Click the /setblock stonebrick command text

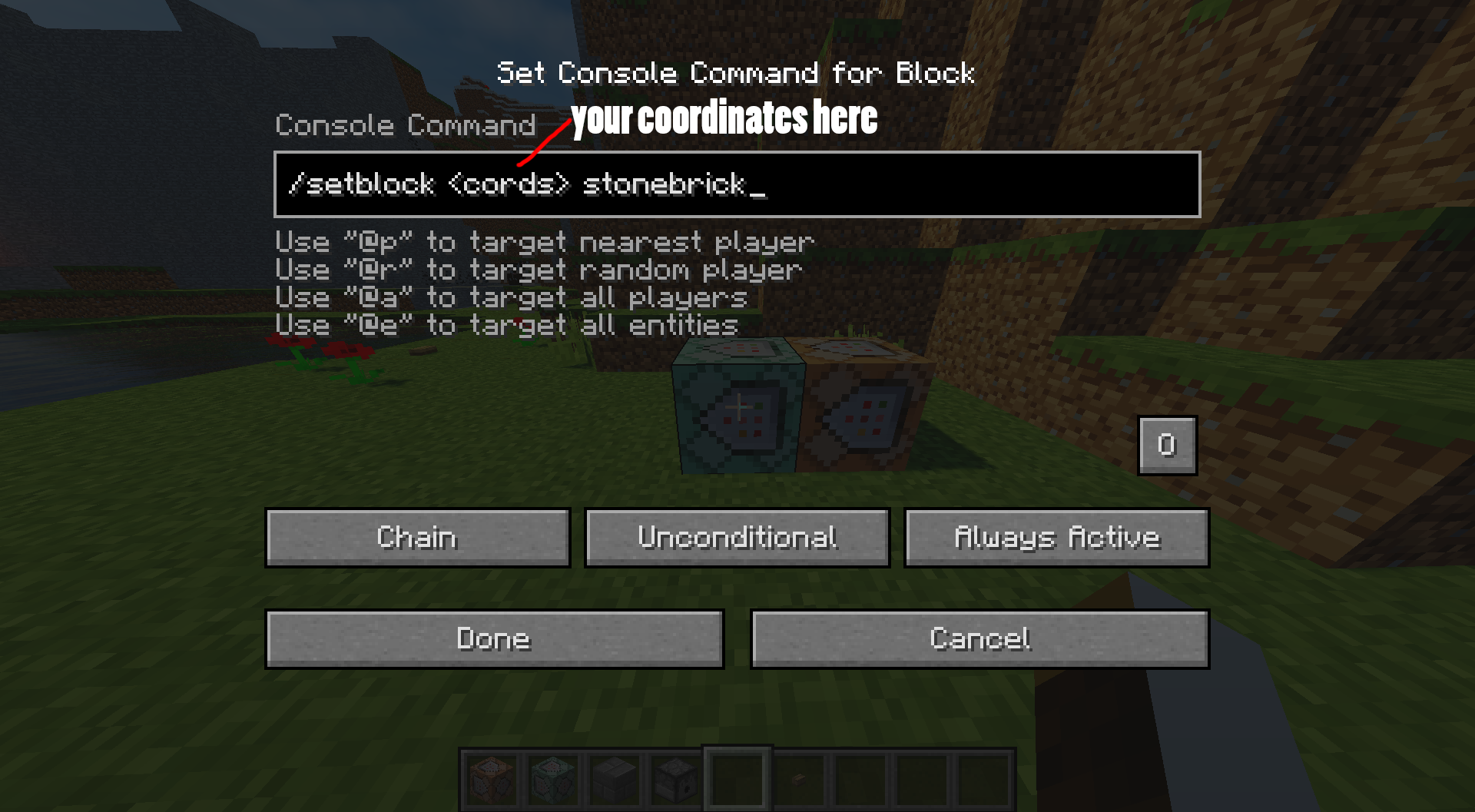(527, 185)
